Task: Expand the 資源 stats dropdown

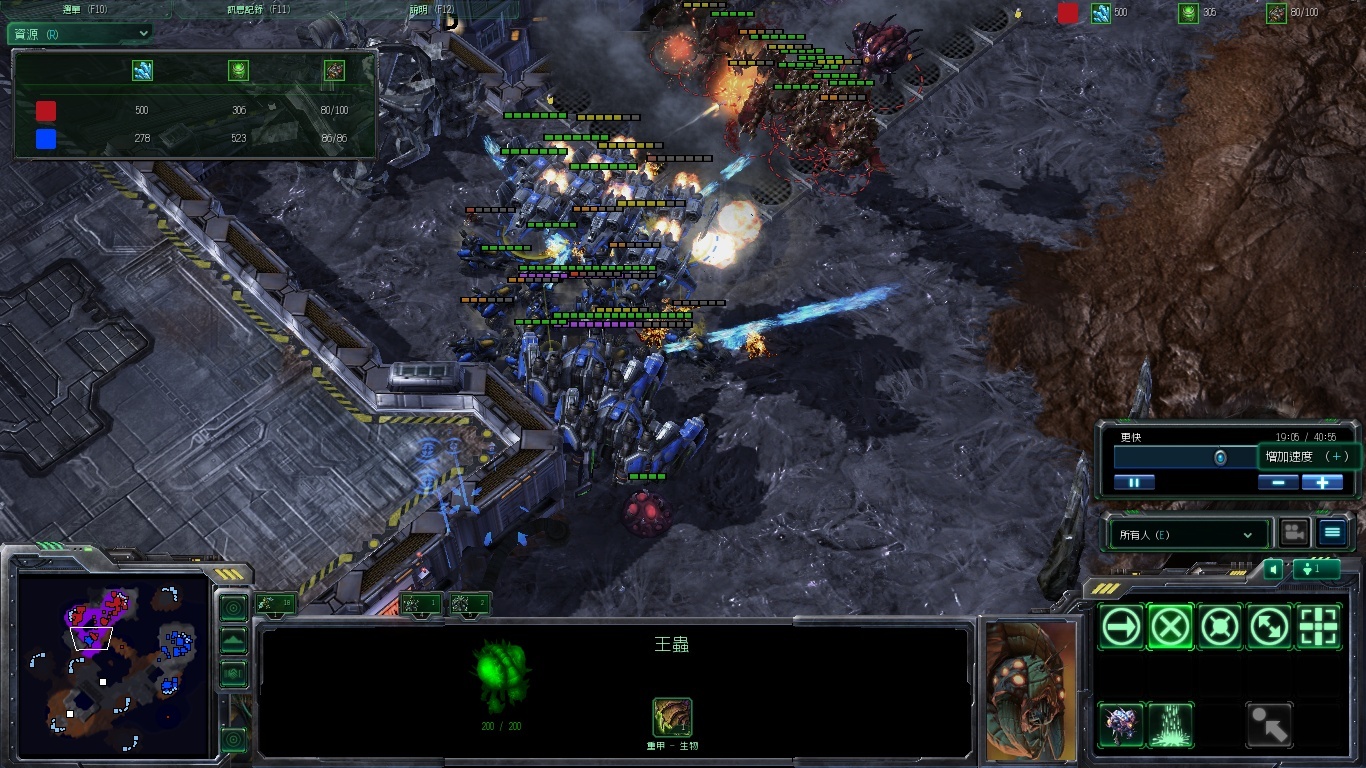Action: [x=80, y=33]
